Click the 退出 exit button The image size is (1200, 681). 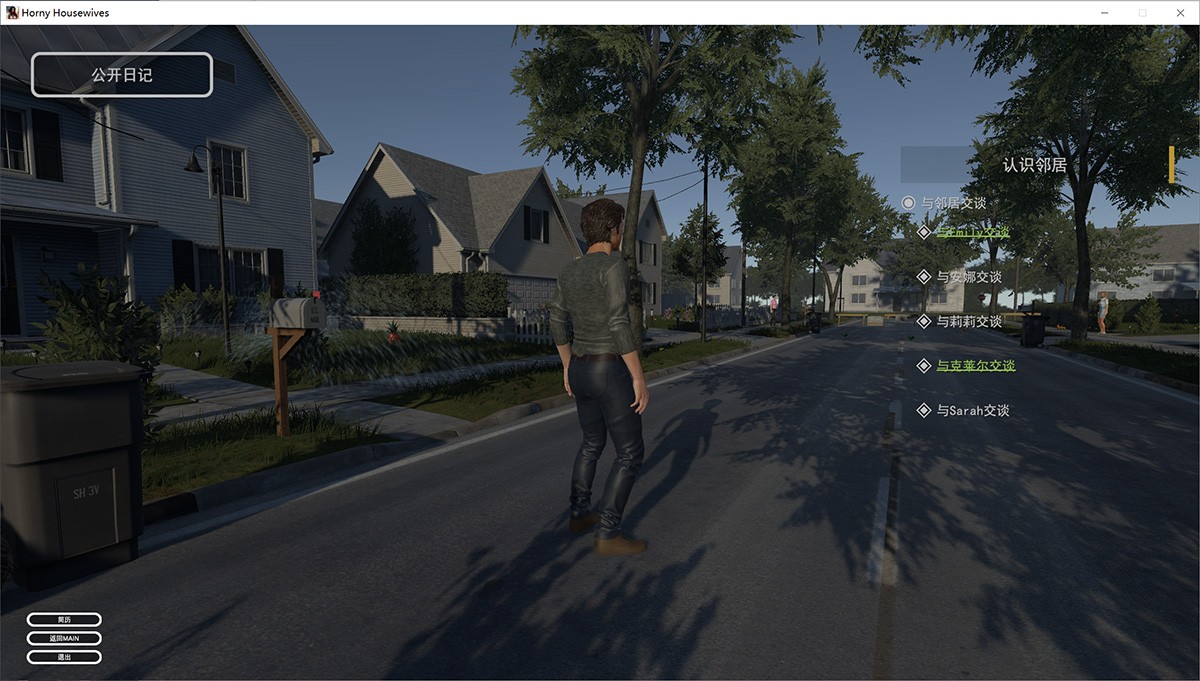click(x=64, y=657)
